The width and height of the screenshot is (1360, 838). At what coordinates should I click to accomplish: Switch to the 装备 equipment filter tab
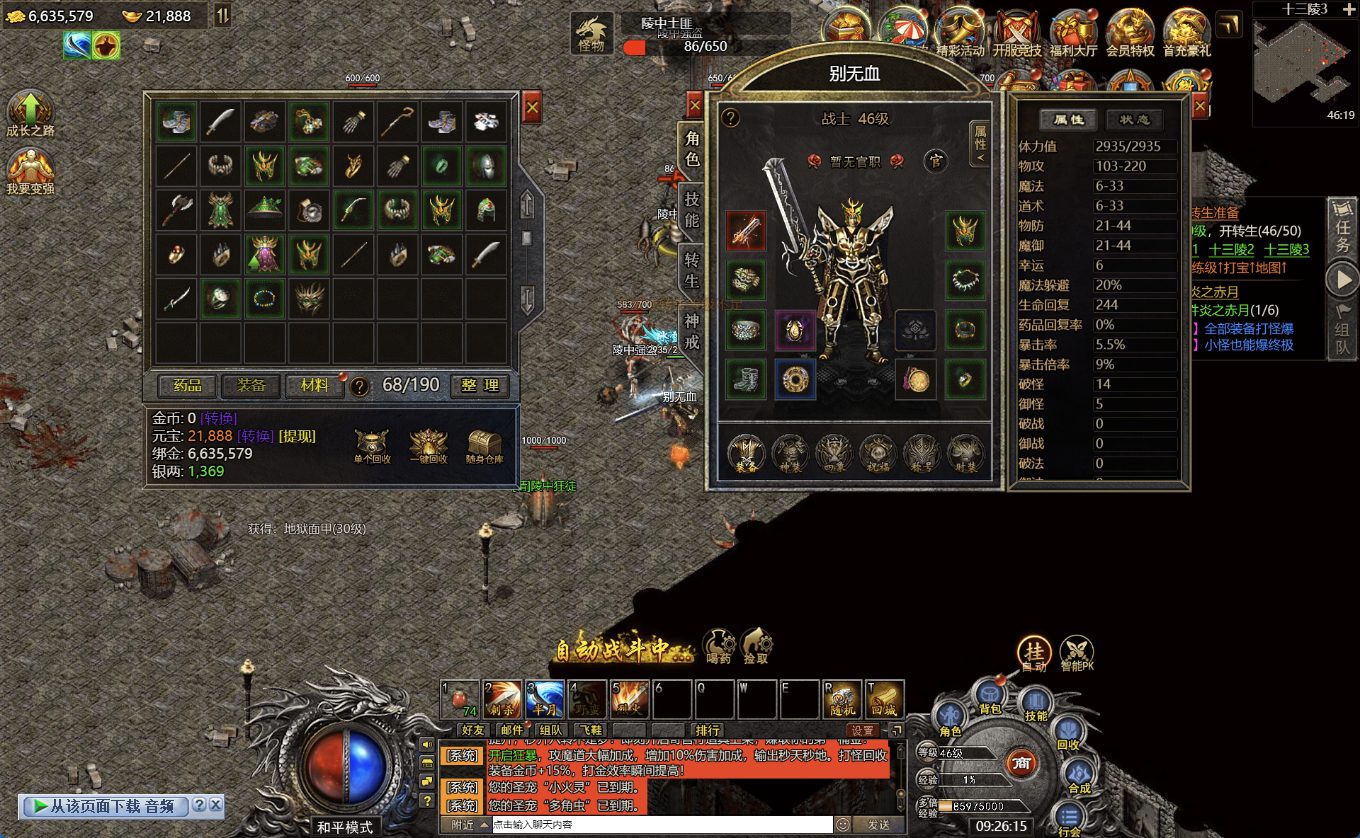(251, 385)
